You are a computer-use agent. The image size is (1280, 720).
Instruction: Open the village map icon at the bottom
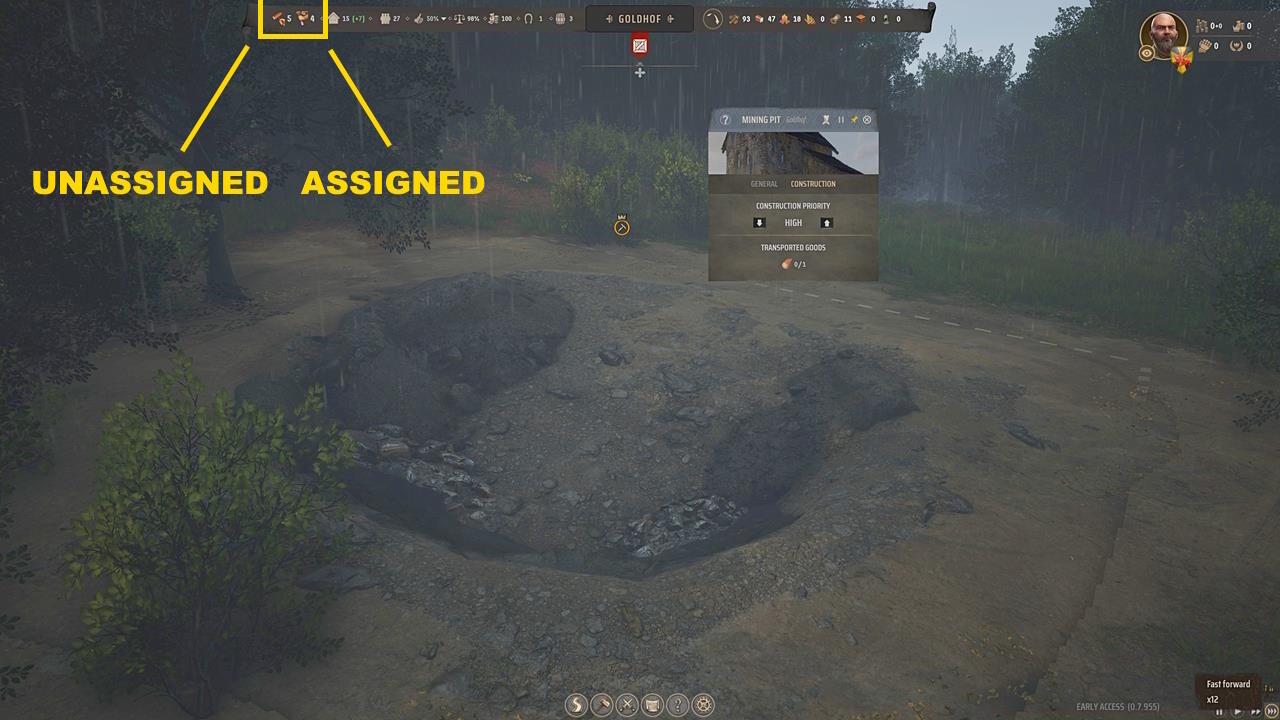653,702
